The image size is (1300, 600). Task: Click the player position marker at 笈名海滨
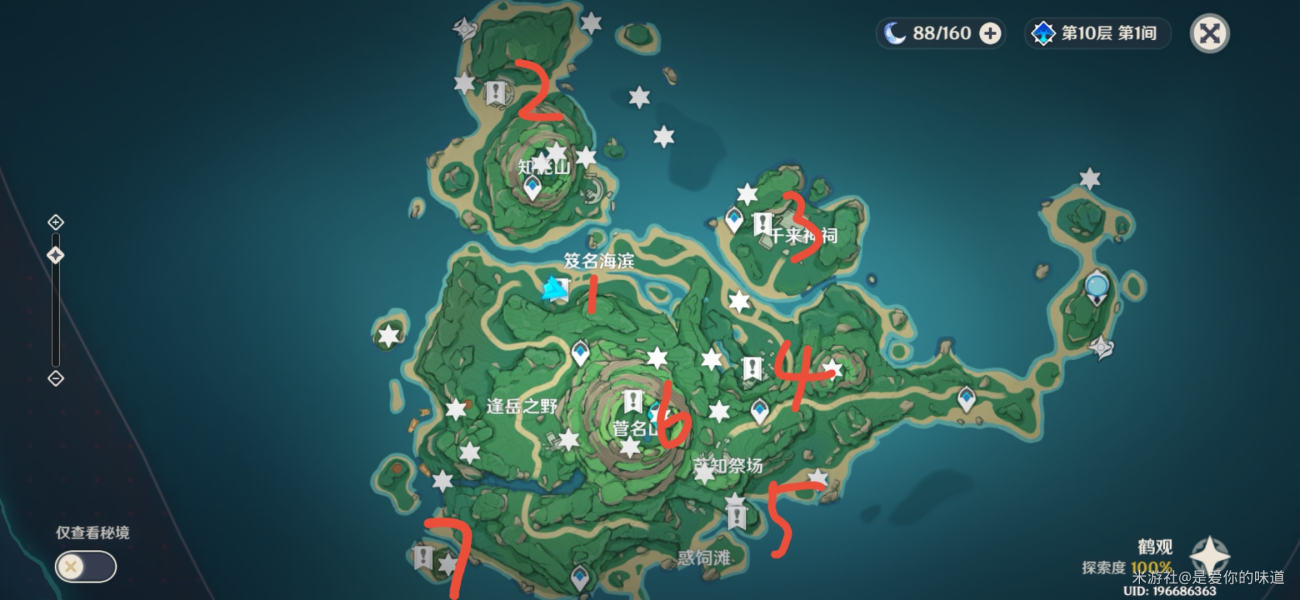click(554, 290)
